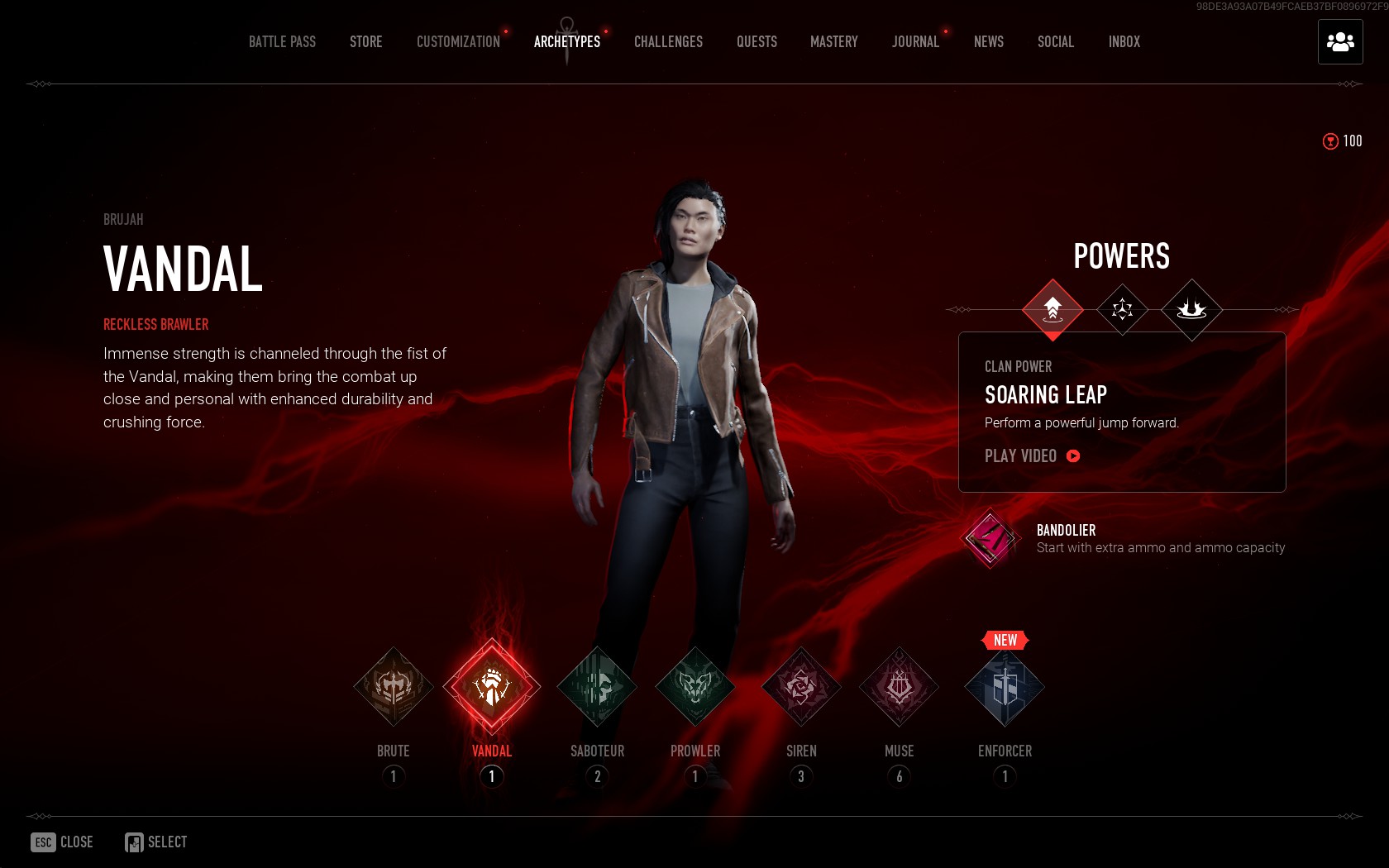The width and height of the screenshot is (1389, 868).
Task: Play the Soaring Leap video
Action: pos(1032,456)
